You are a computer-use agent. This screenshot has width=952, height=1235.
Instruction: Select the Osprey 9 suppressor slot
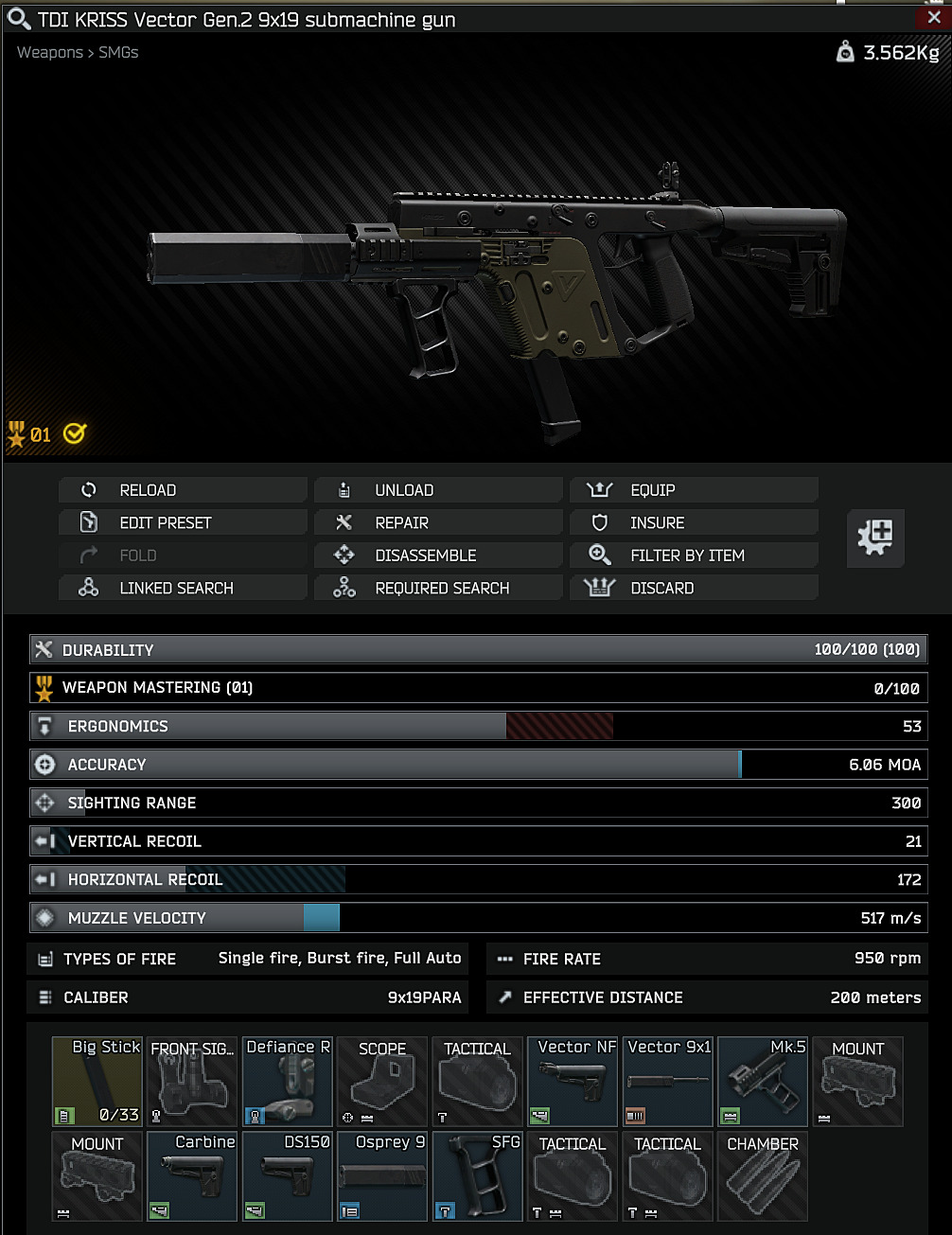click(382, 1175)
